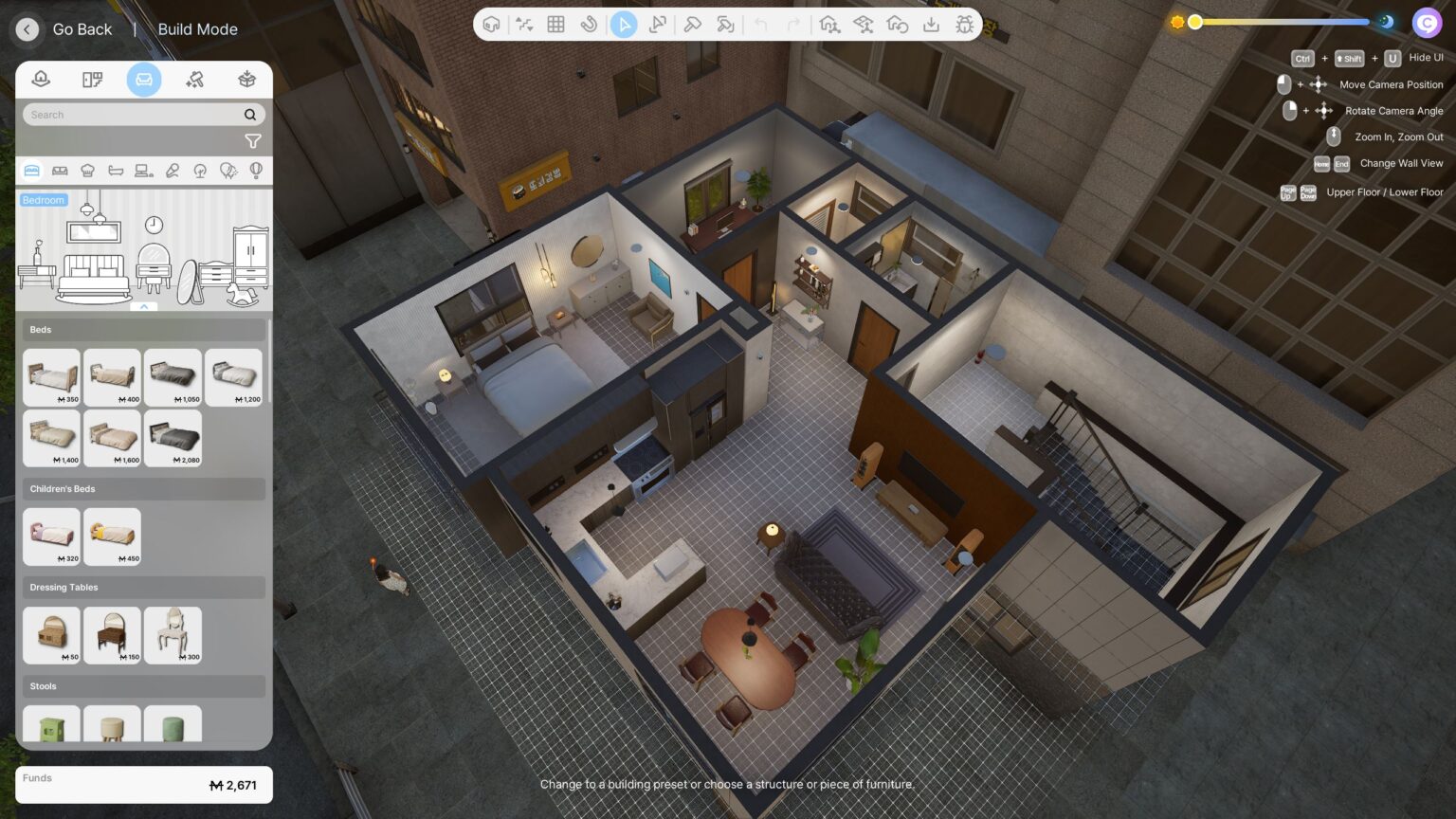The width and height of the screenshot is (1456, 819).
Task: Open the purple round icon top right
Action: tap(1427, 22)
